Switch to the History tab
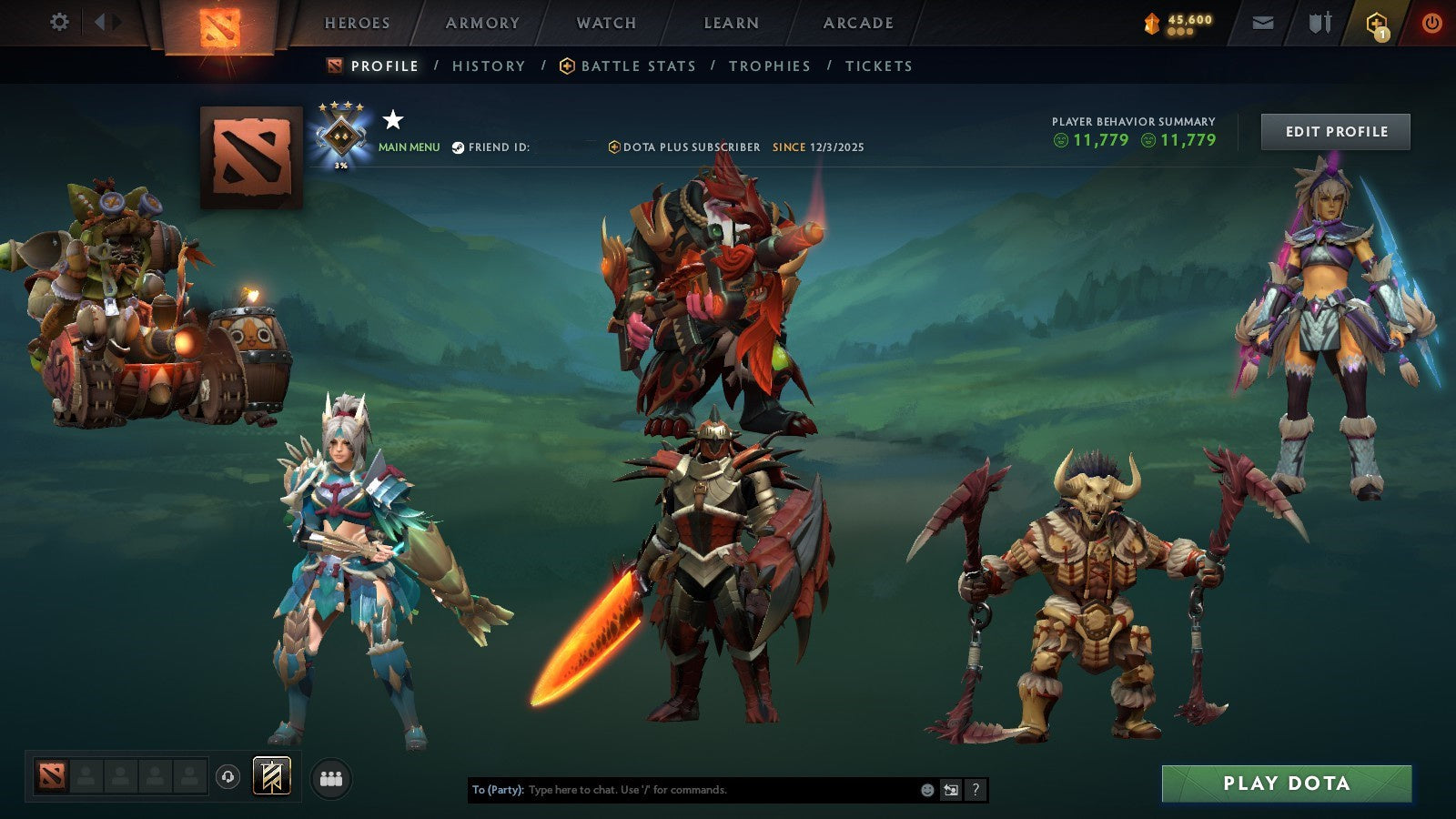Image resolution: width=1456 pixels, height=819 pixels. click(490, 66)
